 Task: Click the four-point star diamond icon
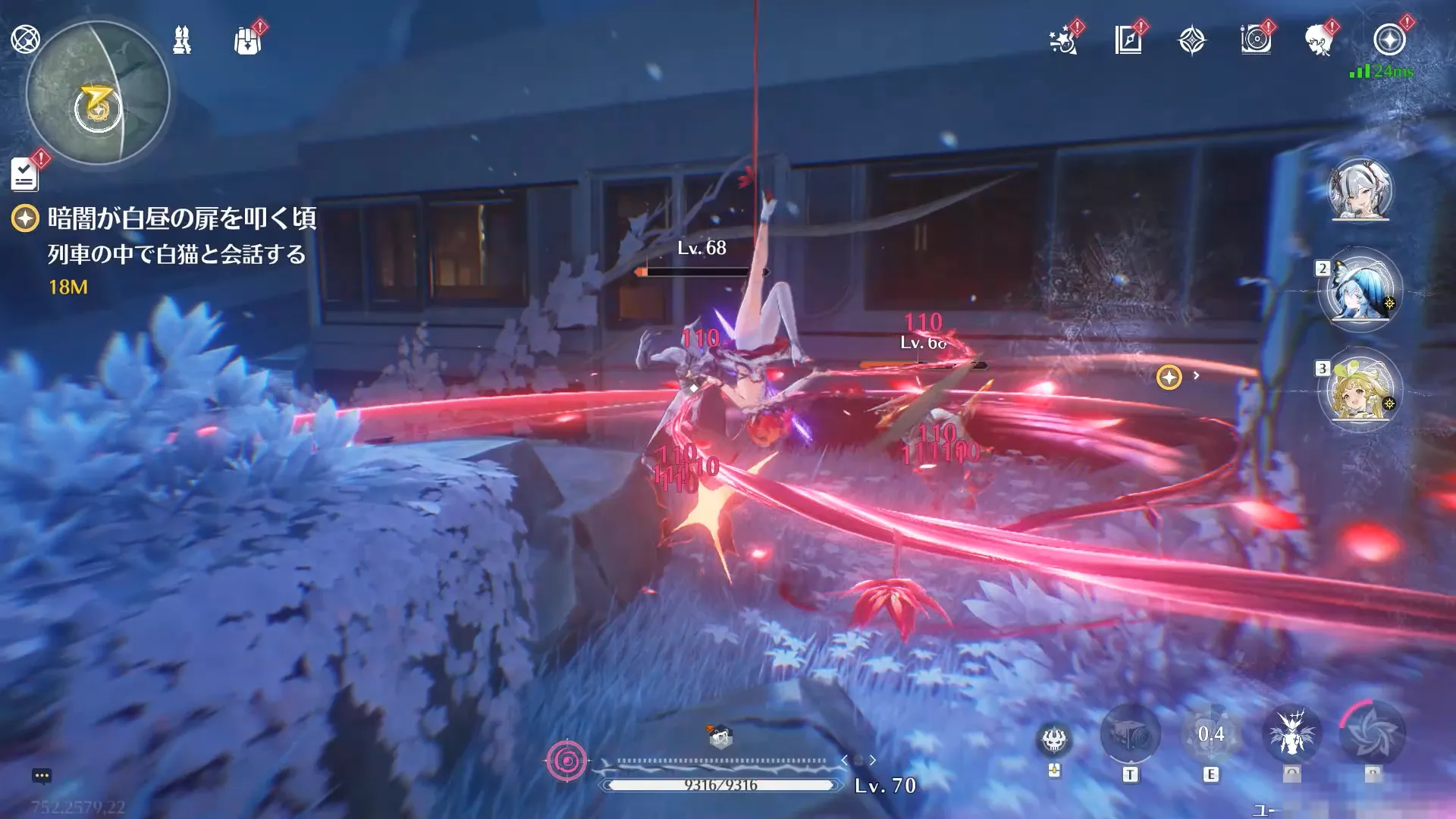pyautogui.click(x=1192, y=40)
